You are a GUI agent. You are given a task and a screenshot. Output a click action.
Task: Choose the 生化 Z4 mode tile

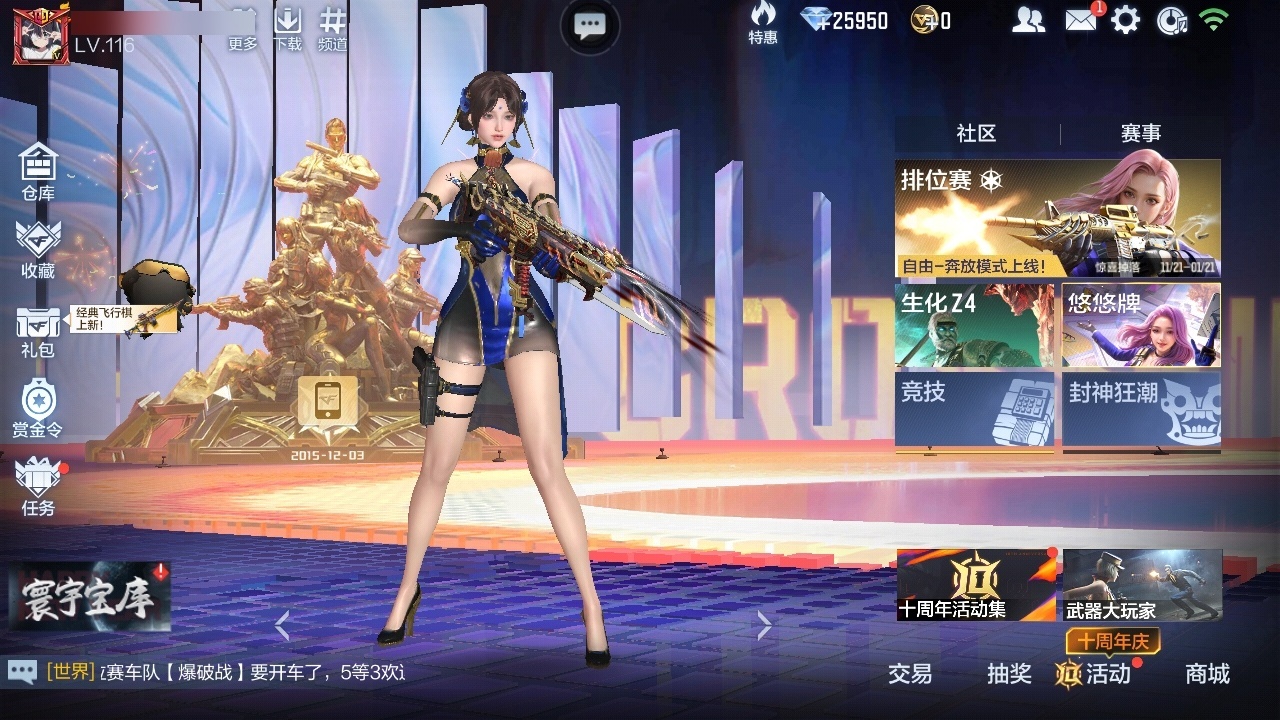[974, 326]
